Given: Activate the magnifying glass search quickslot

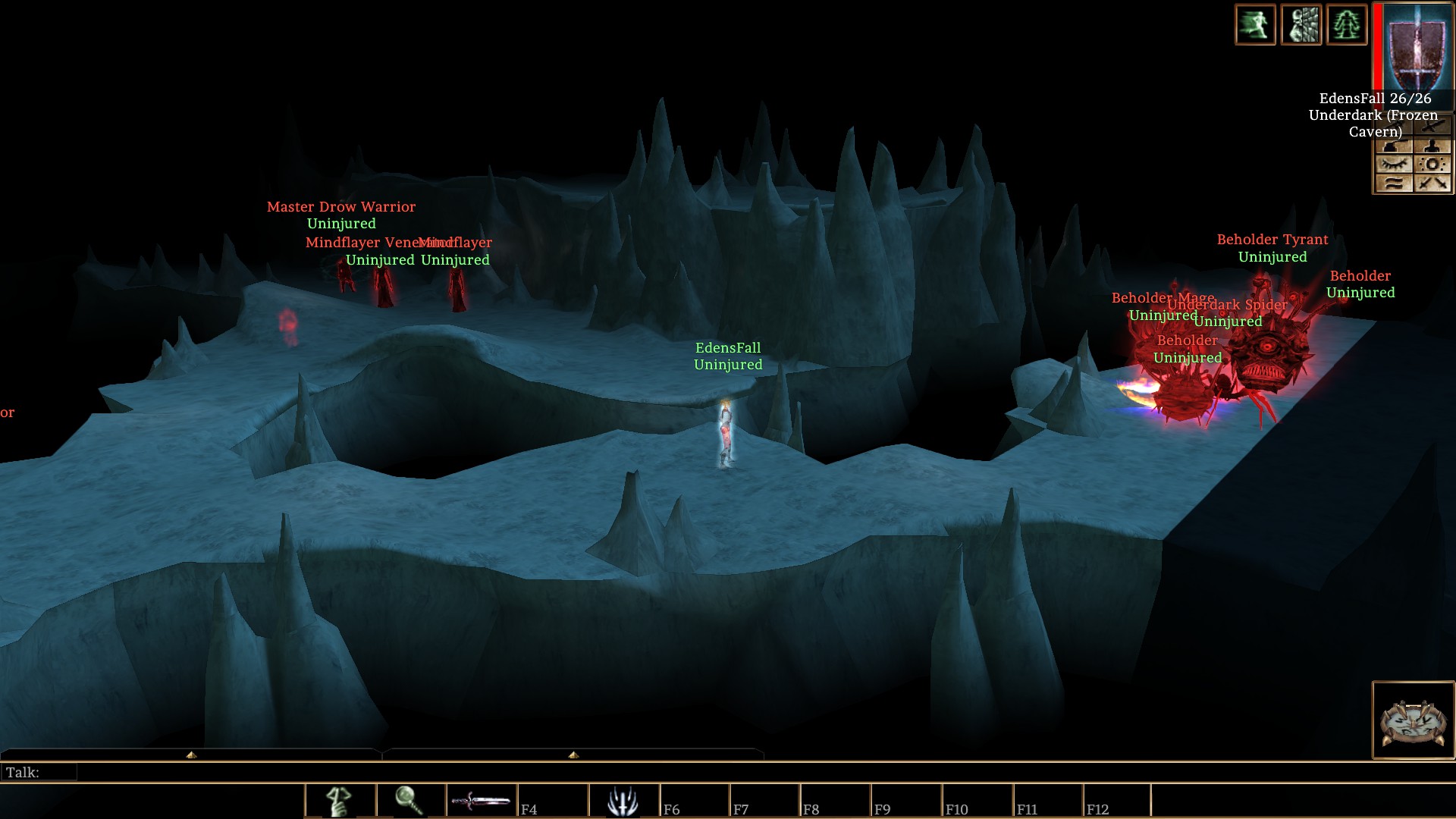Looking at the screenshot, I should (410, 801).
